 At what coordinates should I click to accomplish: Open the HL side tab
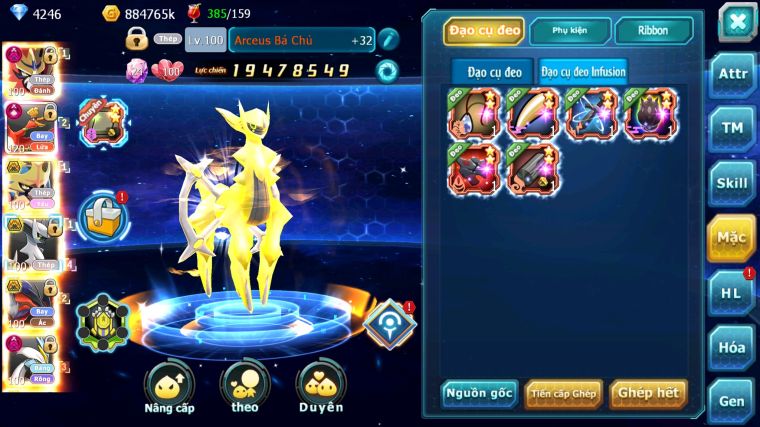pyautogui.click(x=730, y=292)
